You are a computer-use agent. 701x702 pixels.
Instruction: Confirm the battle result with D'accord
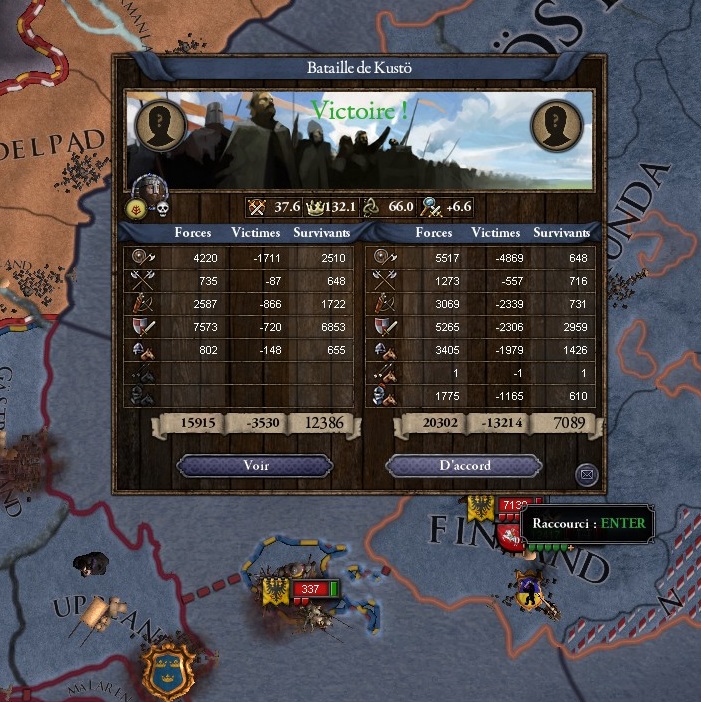463,466
